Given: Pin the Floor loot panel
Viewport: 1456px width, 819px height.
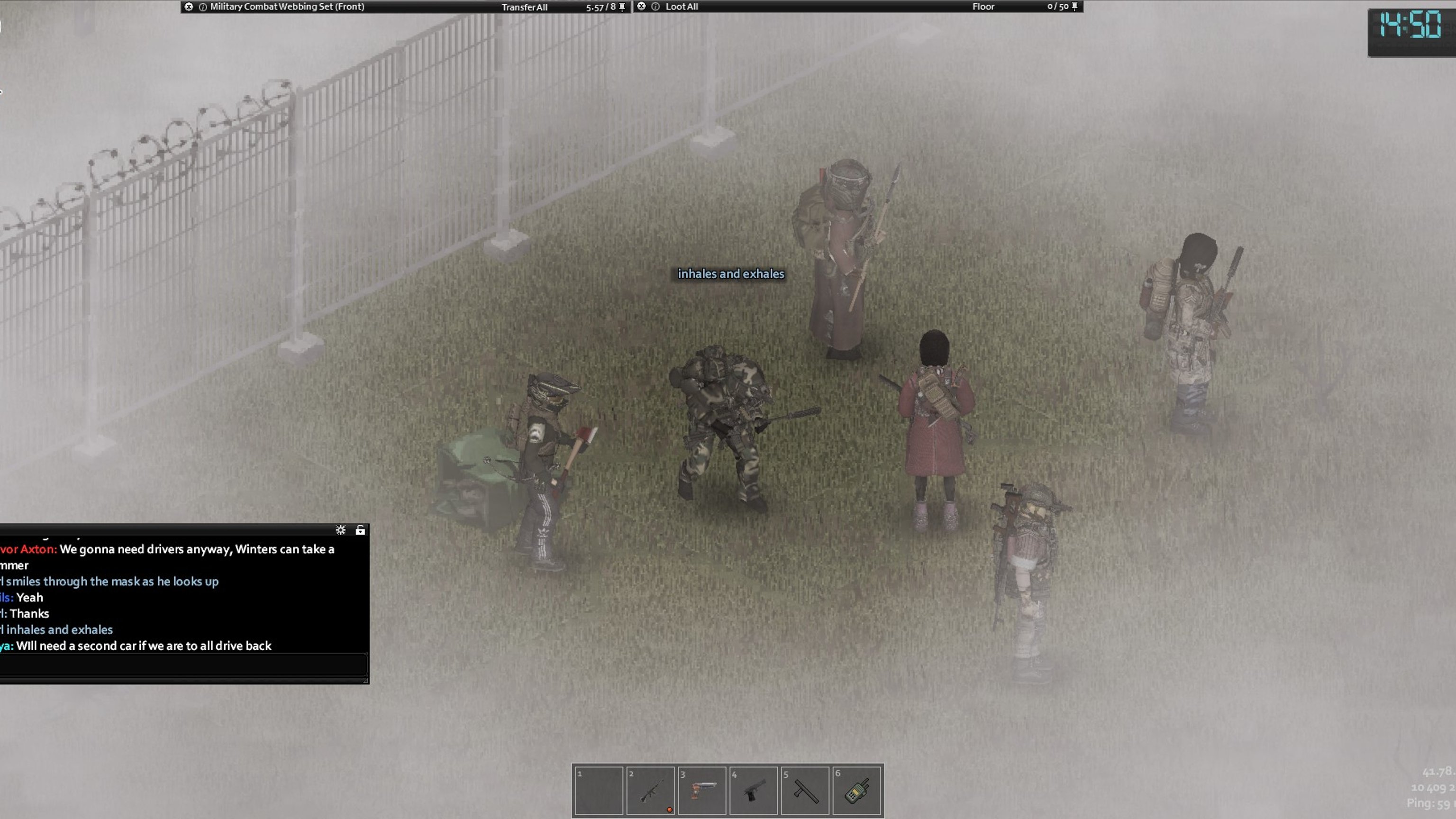Looking at the screenshot, I should coord(1074,7).
